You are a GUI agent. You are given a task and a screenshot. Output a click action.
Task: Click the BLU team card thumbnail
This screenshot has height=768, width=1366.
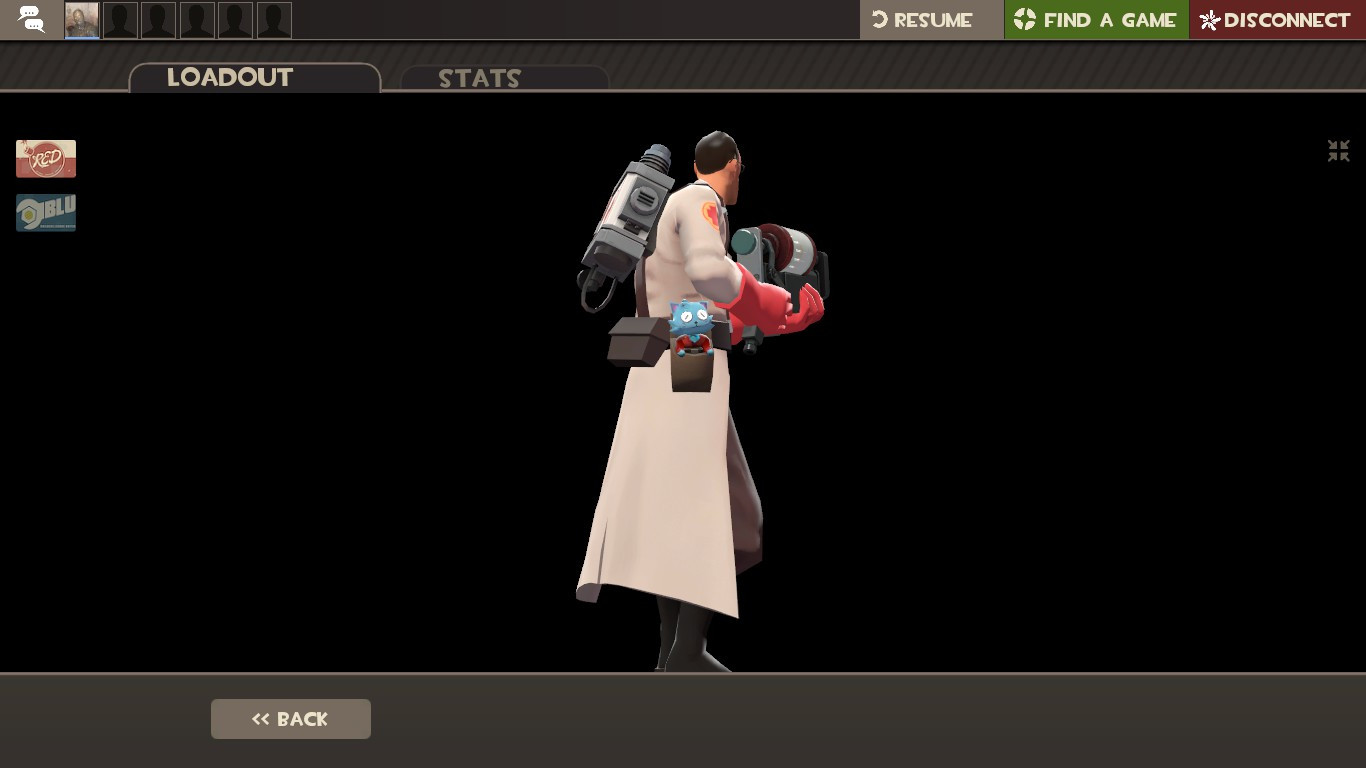pyautogui.click(x=46, y=212)
